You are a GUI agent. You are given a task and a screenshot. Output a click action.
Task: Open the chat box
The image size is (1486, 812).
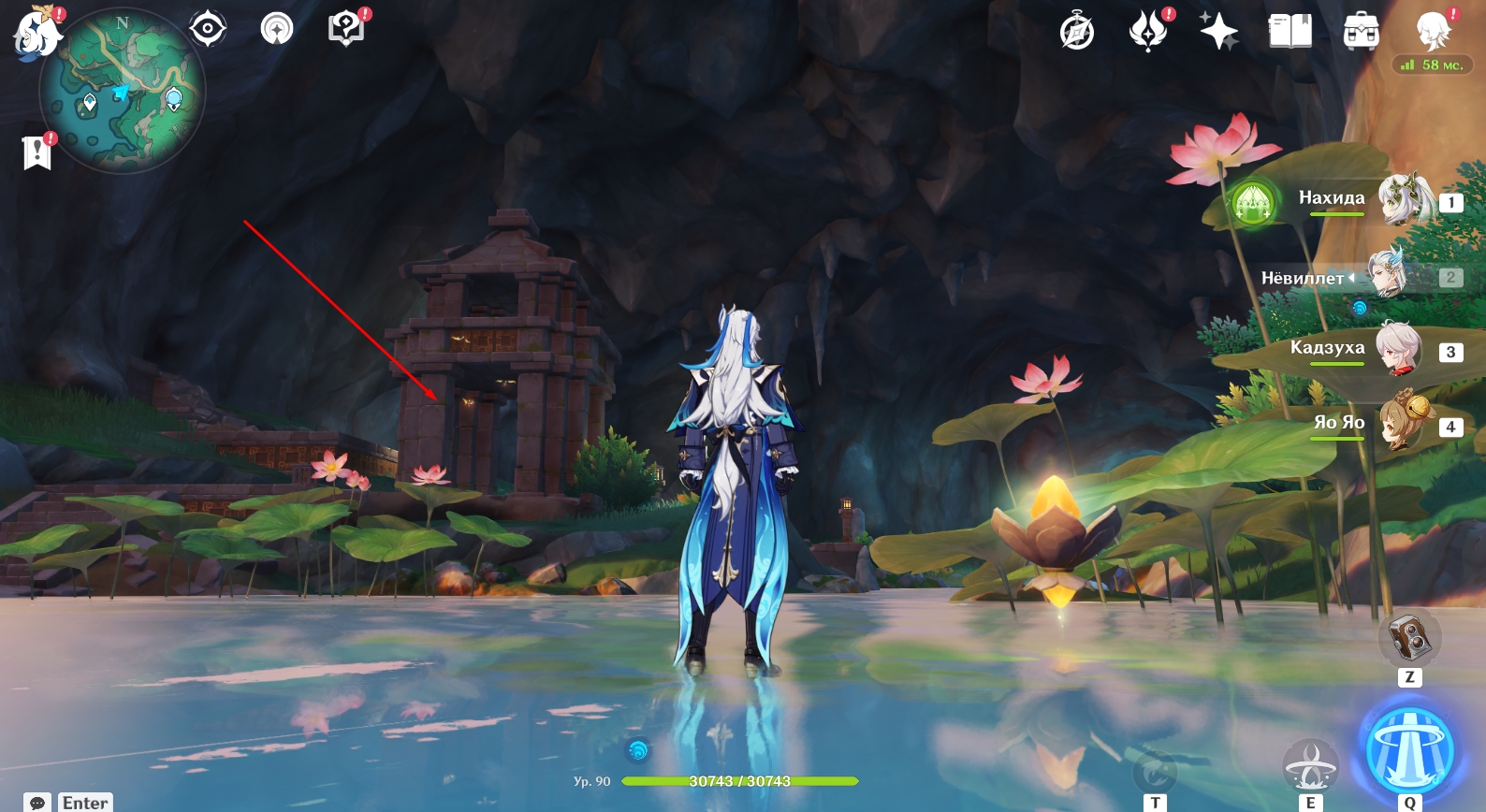[x=37, y=803]
